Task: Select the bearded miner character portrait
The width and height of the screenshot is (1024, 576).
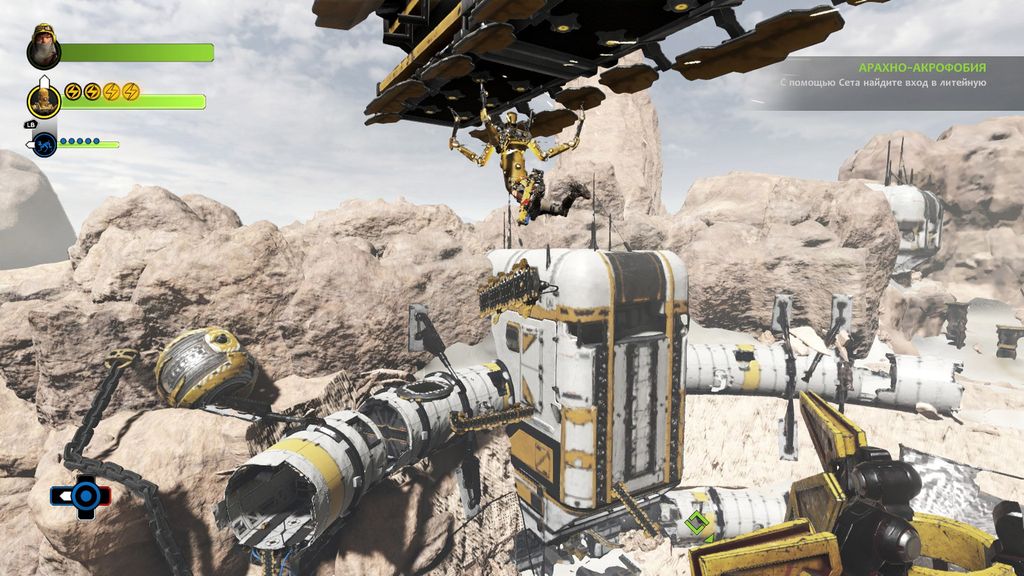Action: point(44,46)
